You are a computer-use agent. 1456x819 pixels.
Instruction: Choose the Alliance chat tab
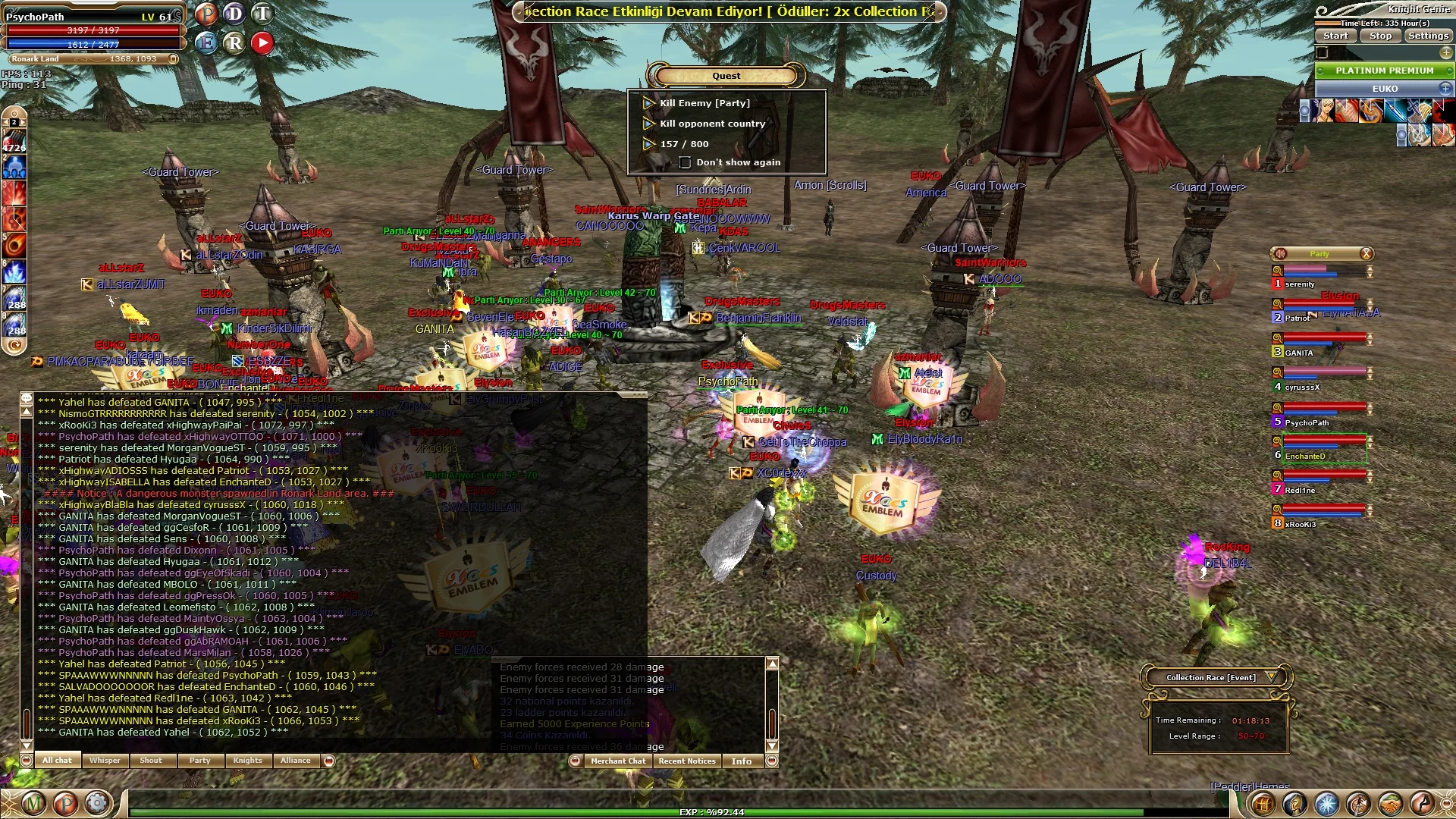click(296, 761)
